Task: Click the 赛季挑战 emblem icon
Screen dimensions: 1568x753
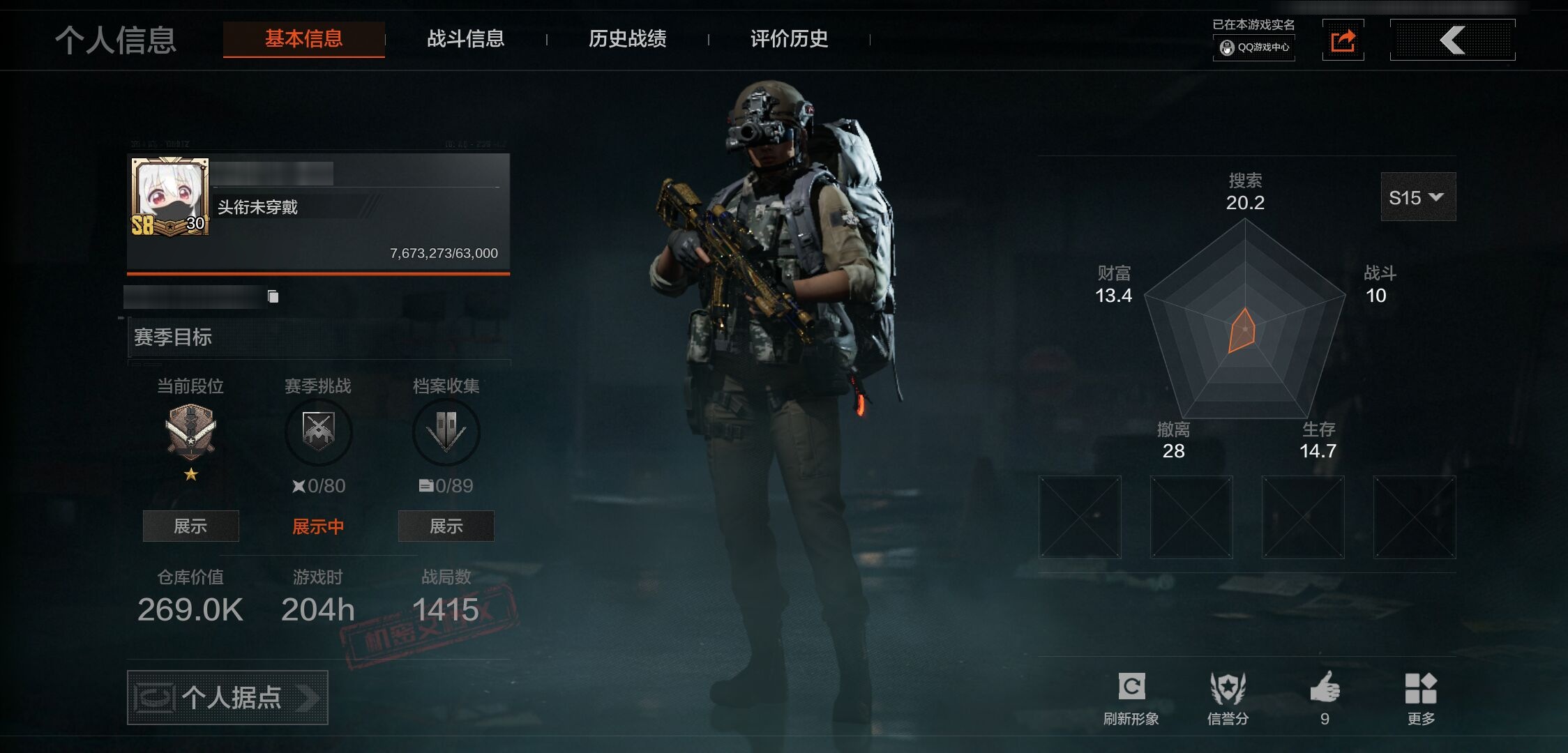Action: tap(318, 432)
